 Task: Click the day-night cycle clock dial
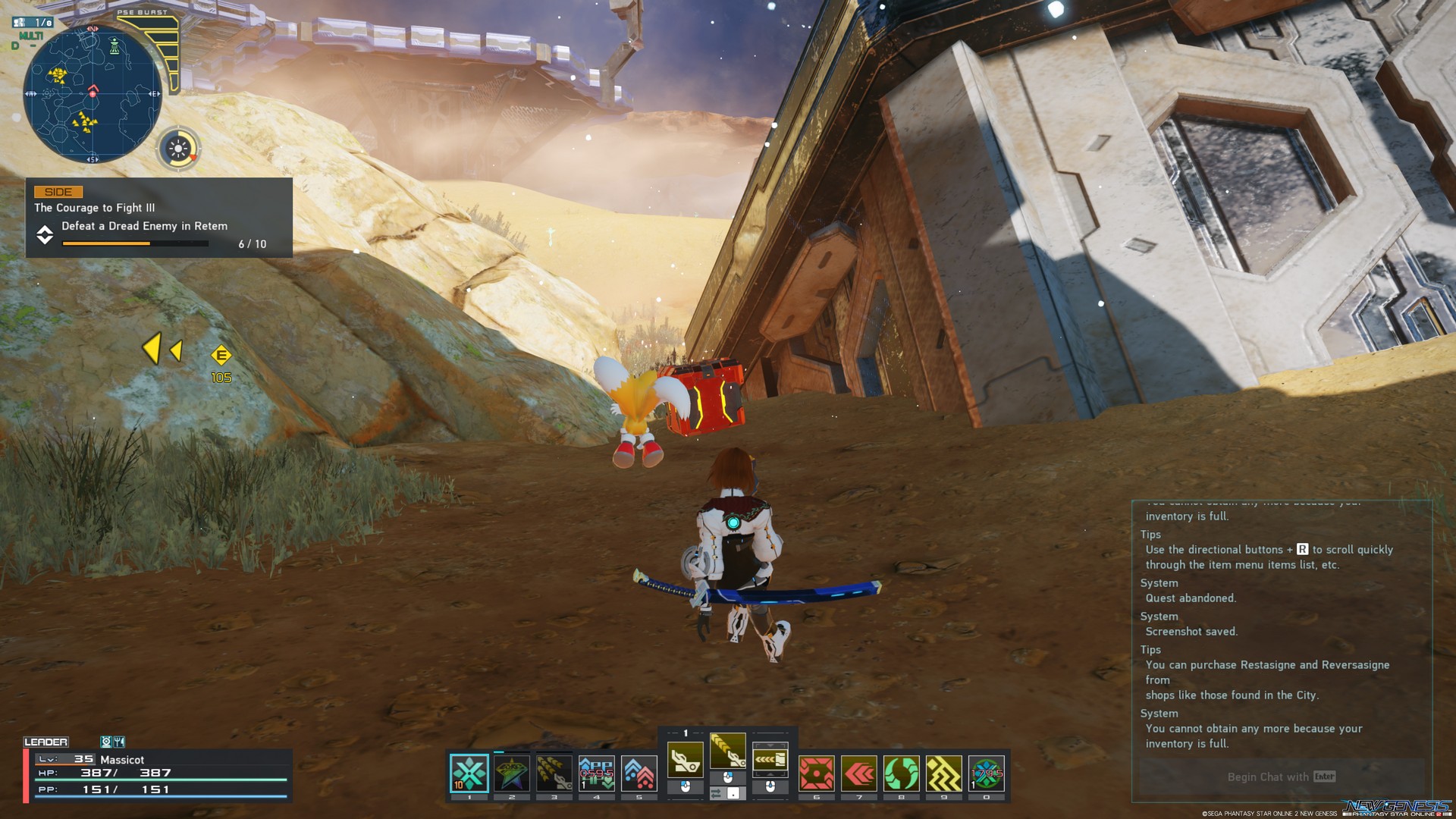179,149
